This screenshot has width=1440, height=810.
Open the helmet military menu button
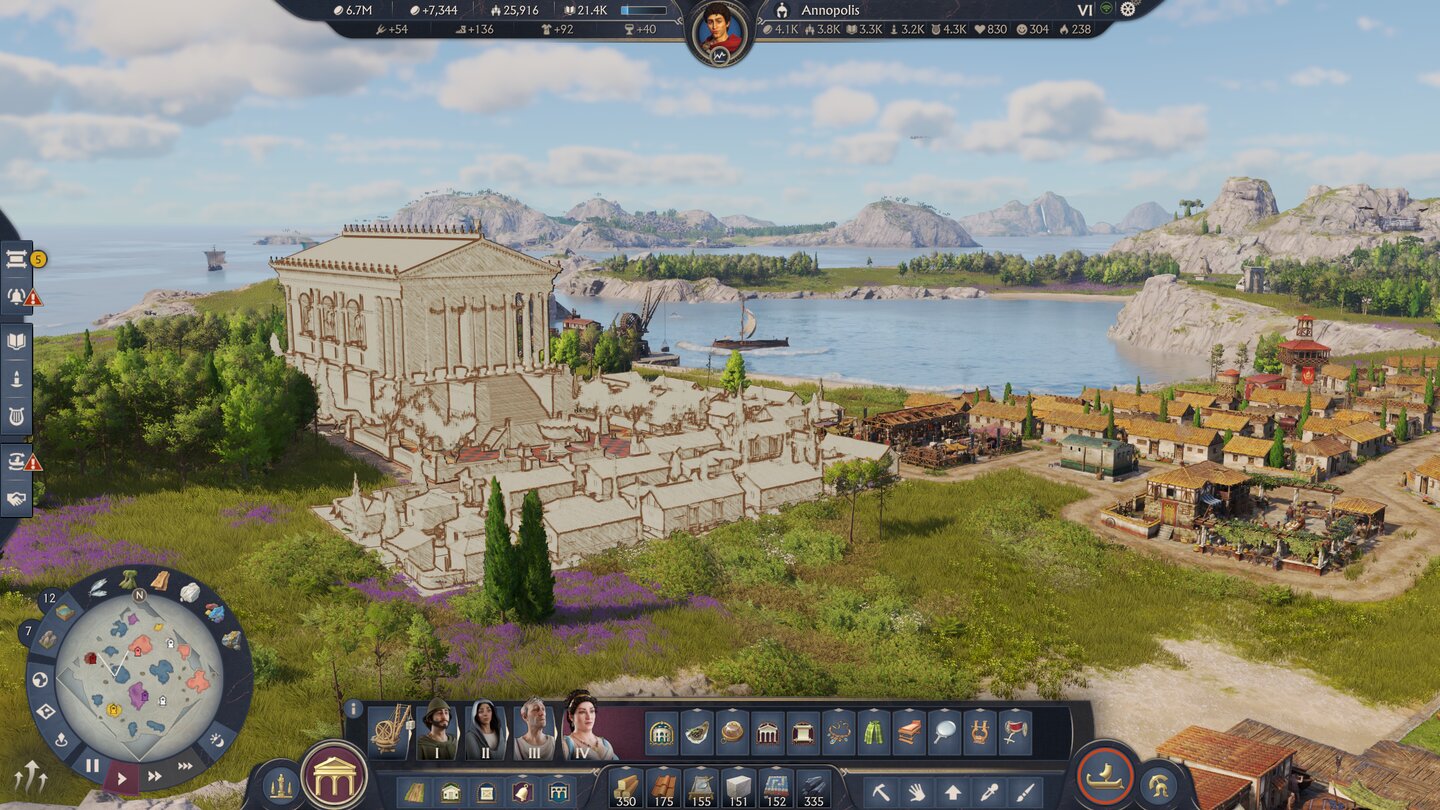[1160, 785]
